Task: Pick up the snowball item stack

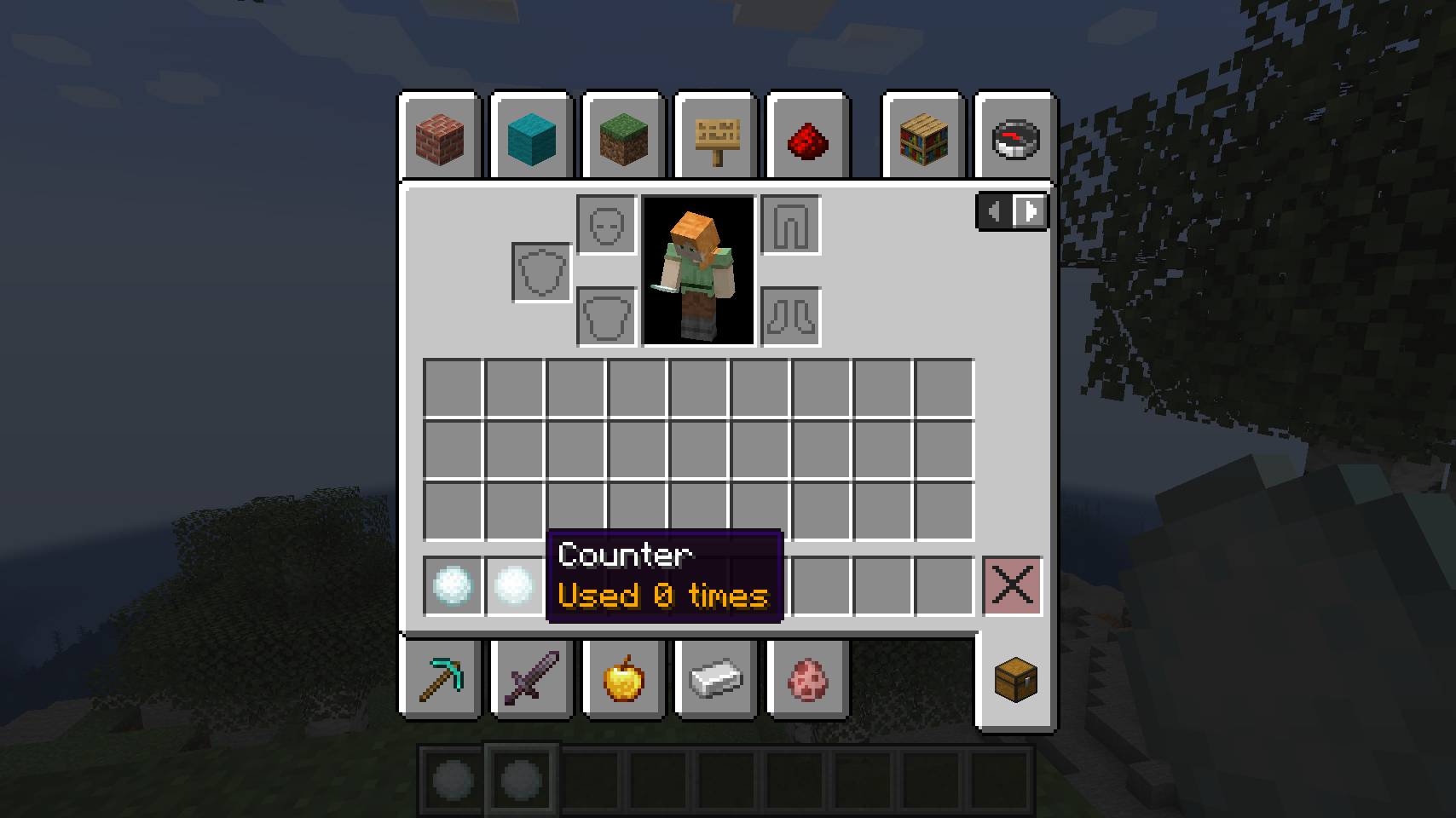Action: coord(452,586)
